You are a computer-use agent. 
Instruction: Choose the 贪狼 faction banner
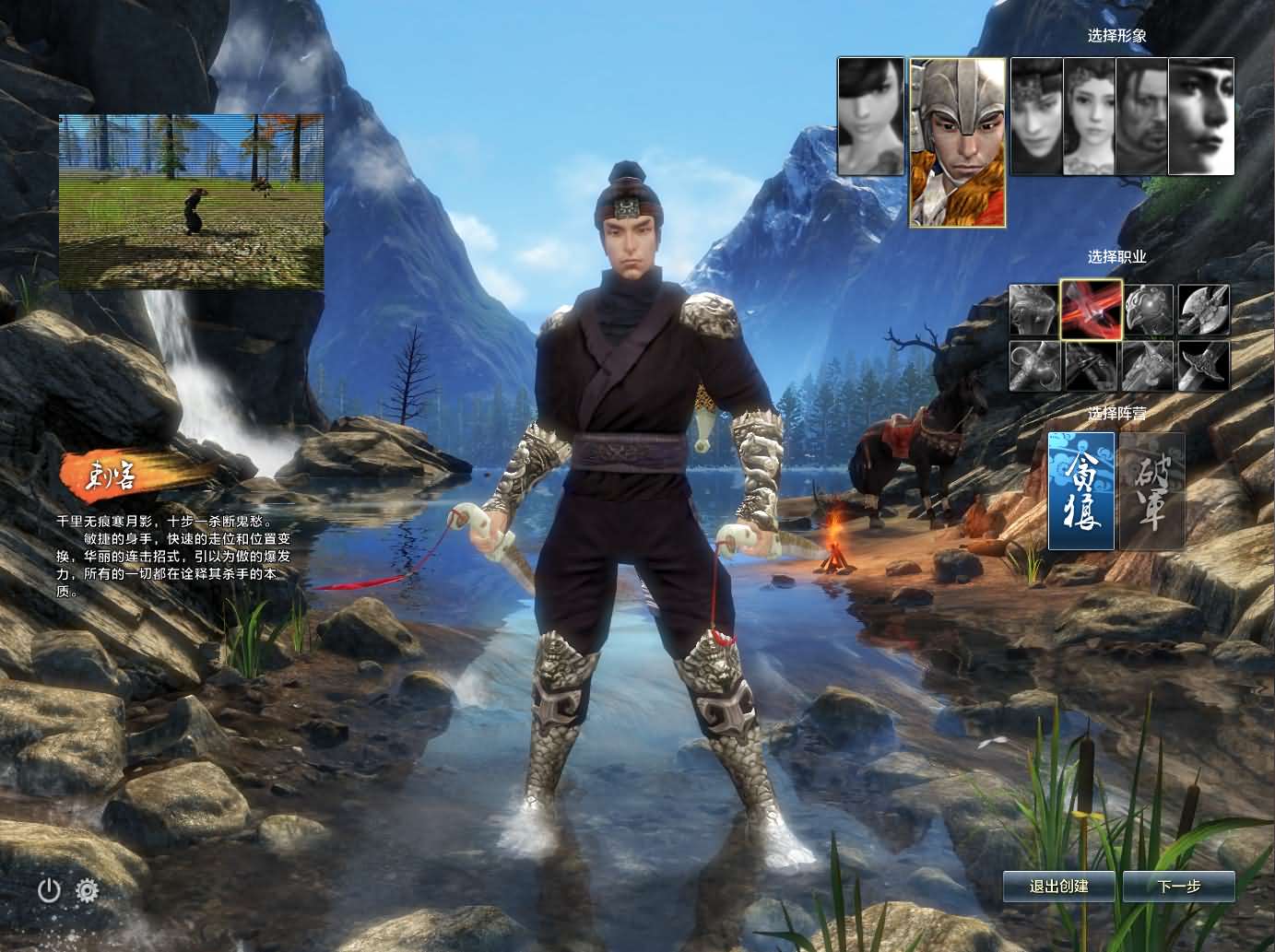pos(1081,491)
